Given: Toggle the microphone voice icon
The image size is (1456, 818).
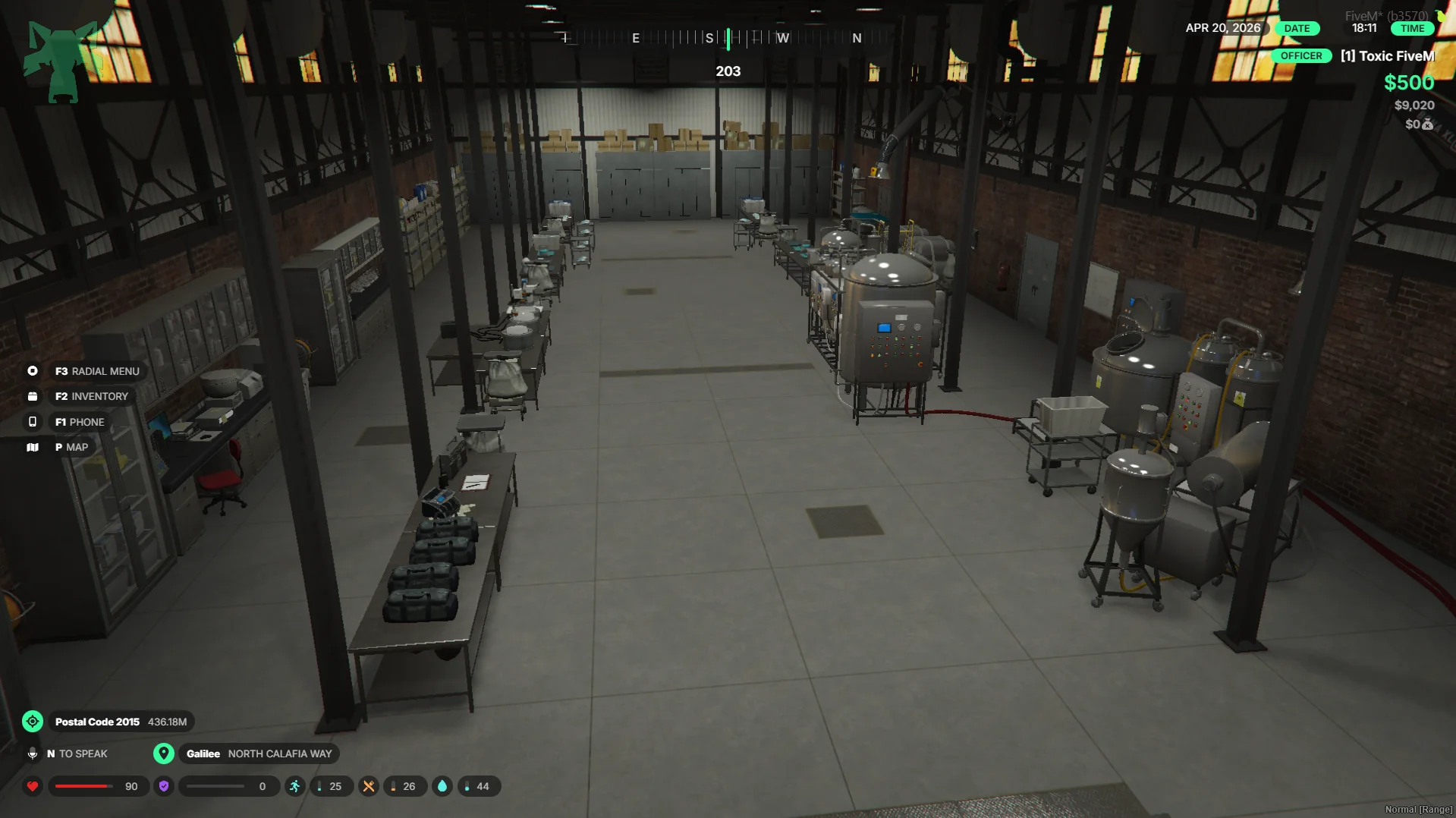Looking at the screenshot, I should [33, 754].
